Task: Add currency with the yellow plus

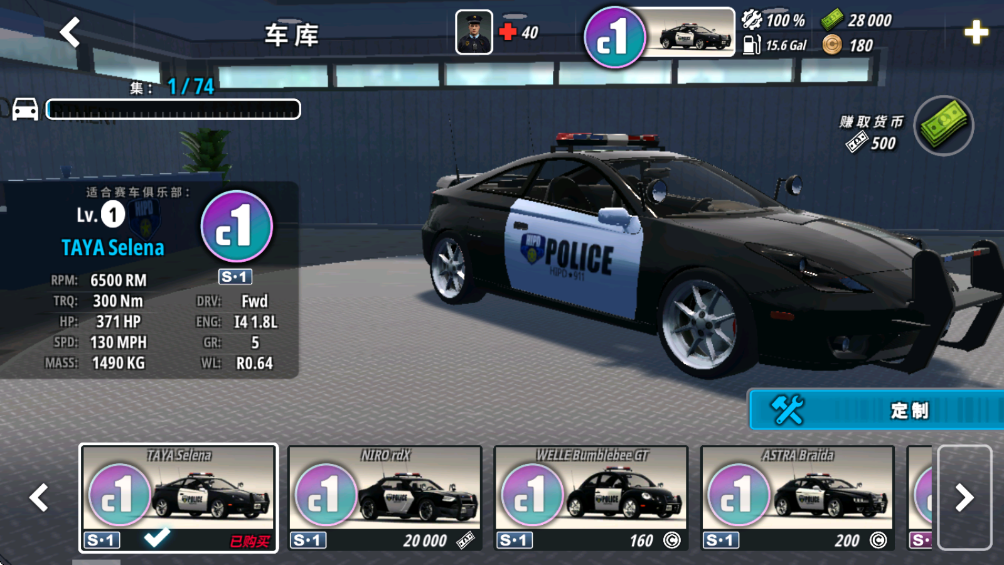Action: [976, 33]
